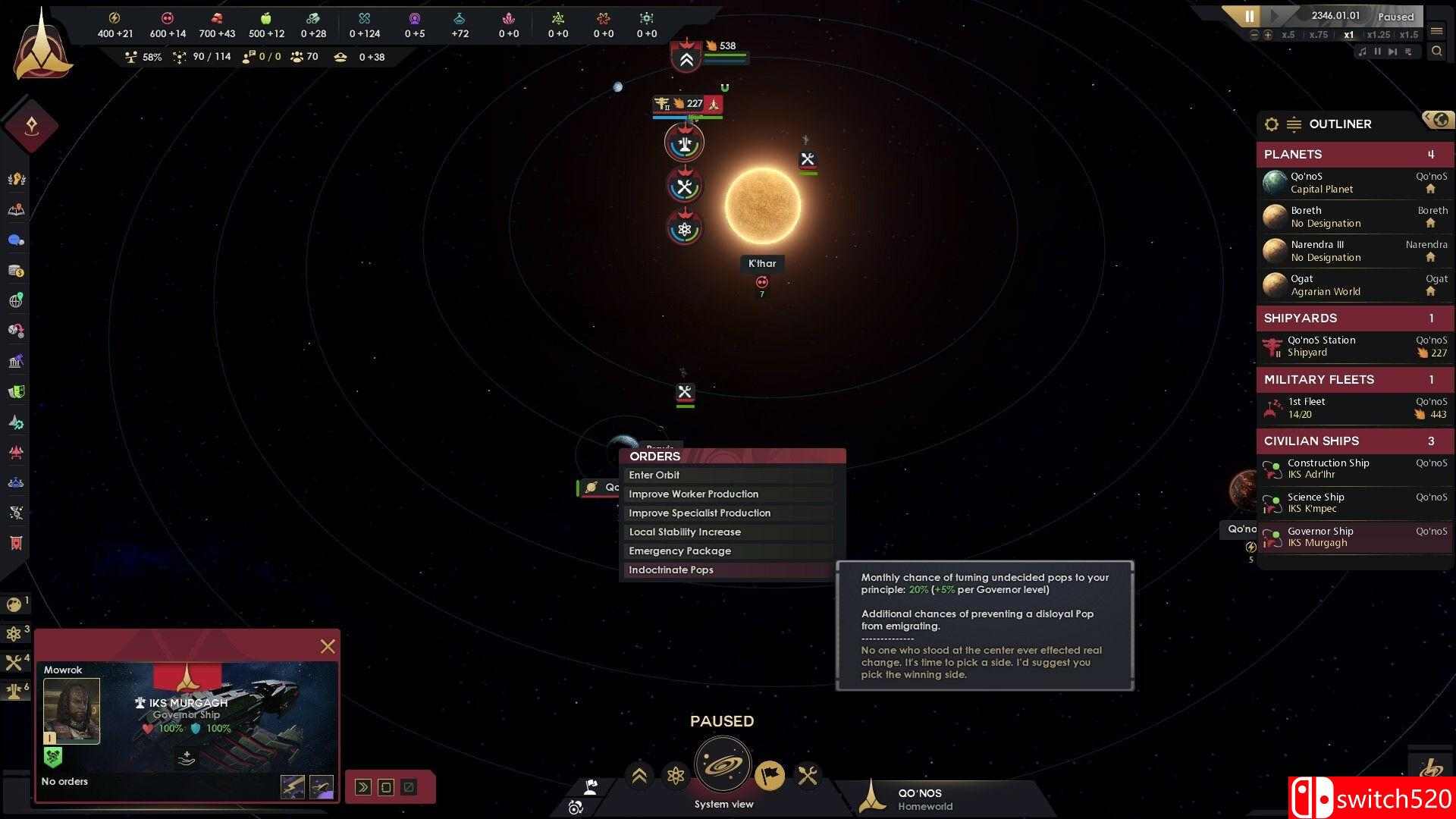Select the 1st Fleet in outliner
Viewport: 1456px width, 819px height.
click(x=1354, y=408)
